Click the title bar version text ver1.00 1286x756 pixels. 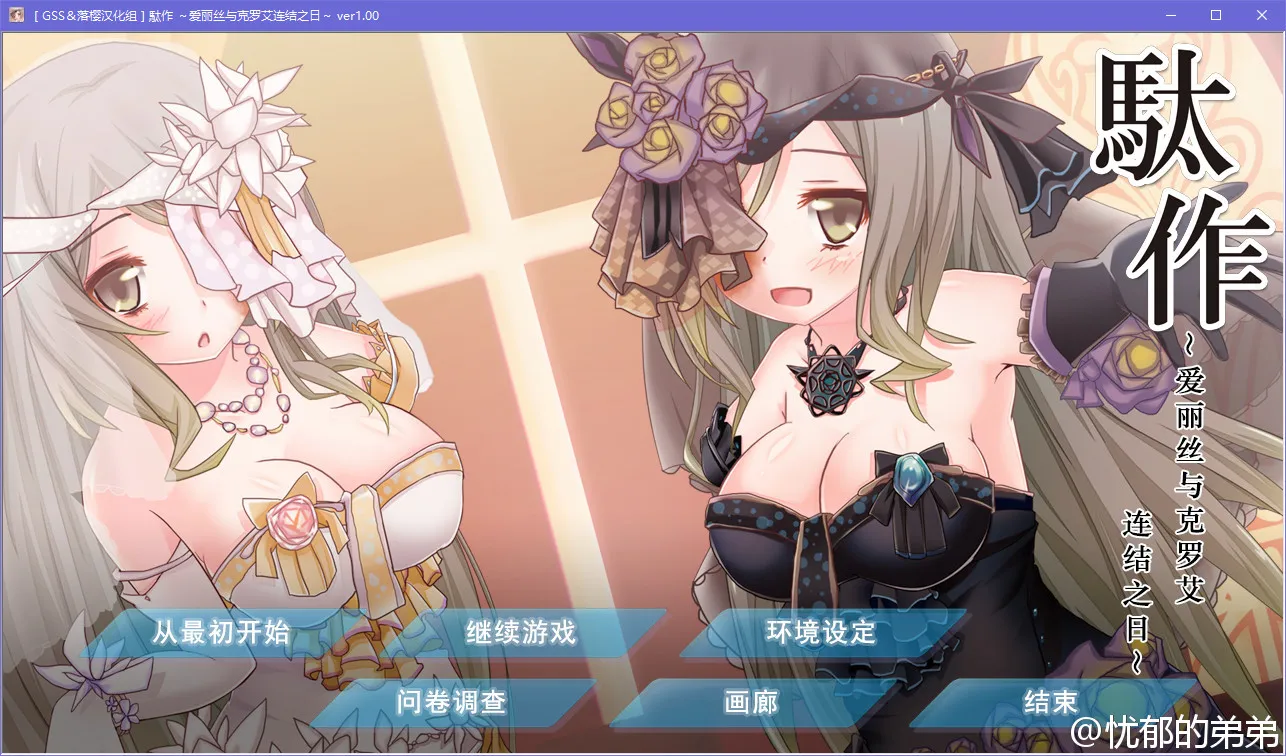point(359,15)
